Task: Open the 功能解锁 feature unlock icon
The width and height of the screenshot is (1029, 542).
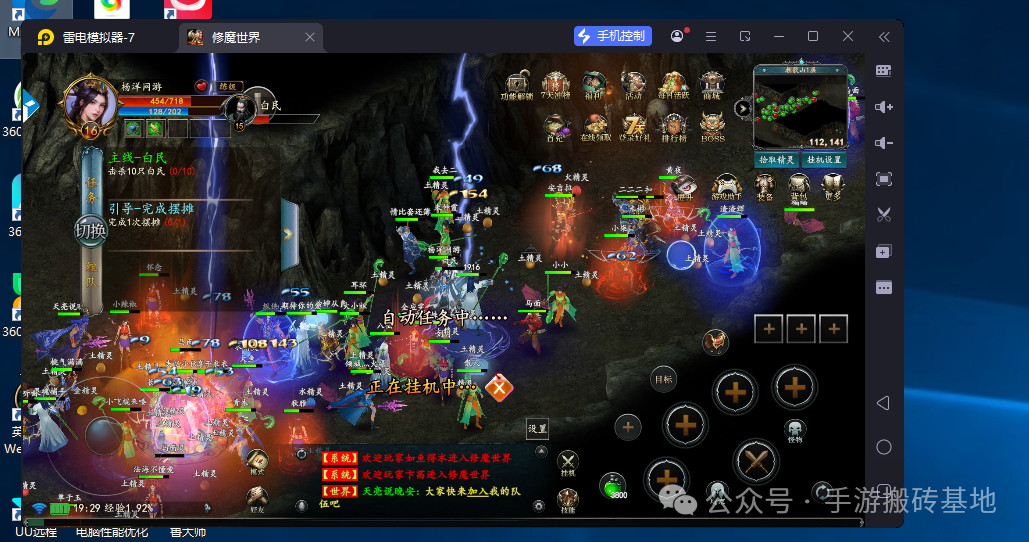Action: (516, 85)
